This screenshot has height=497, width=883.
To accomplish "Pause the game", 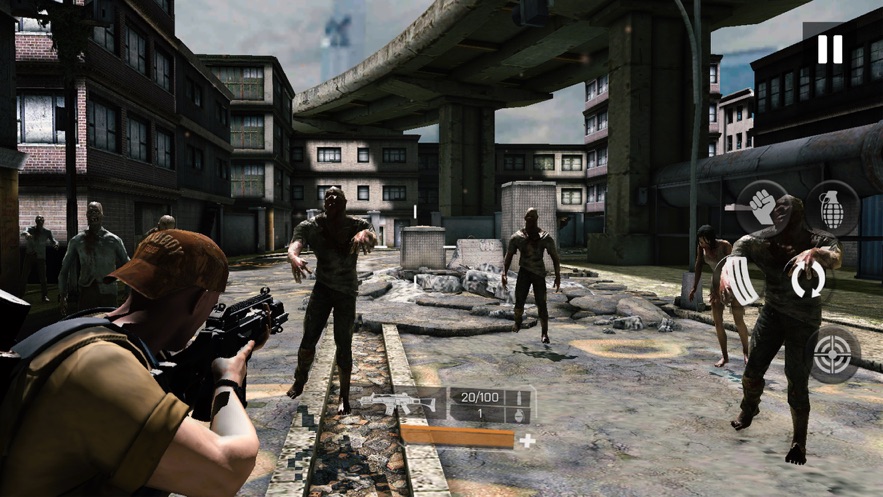I will click(829, 49).
